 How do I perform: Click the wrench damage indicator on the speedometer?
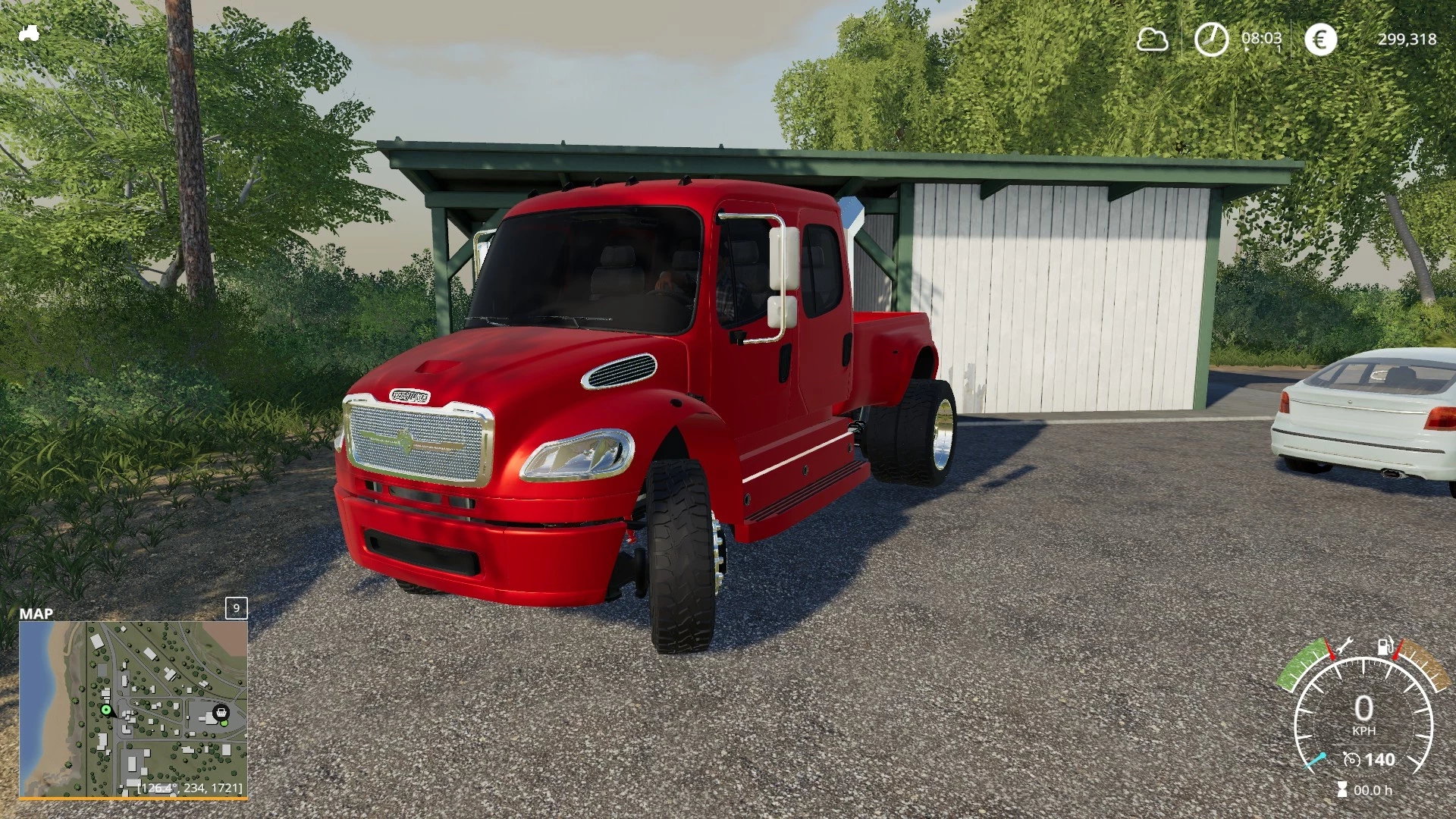tap(1343, 645)
